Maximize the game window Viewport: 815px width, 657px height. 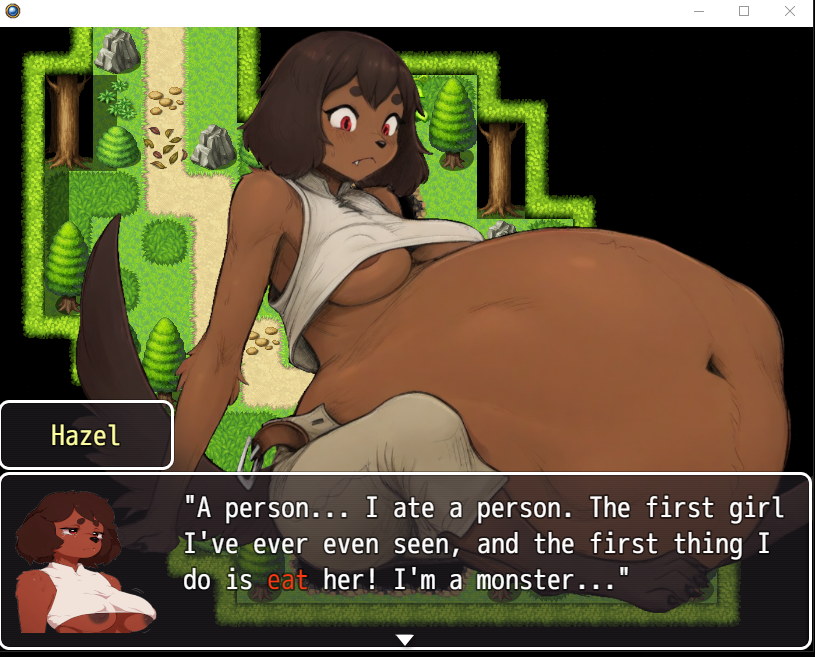(x=744, y=11)
